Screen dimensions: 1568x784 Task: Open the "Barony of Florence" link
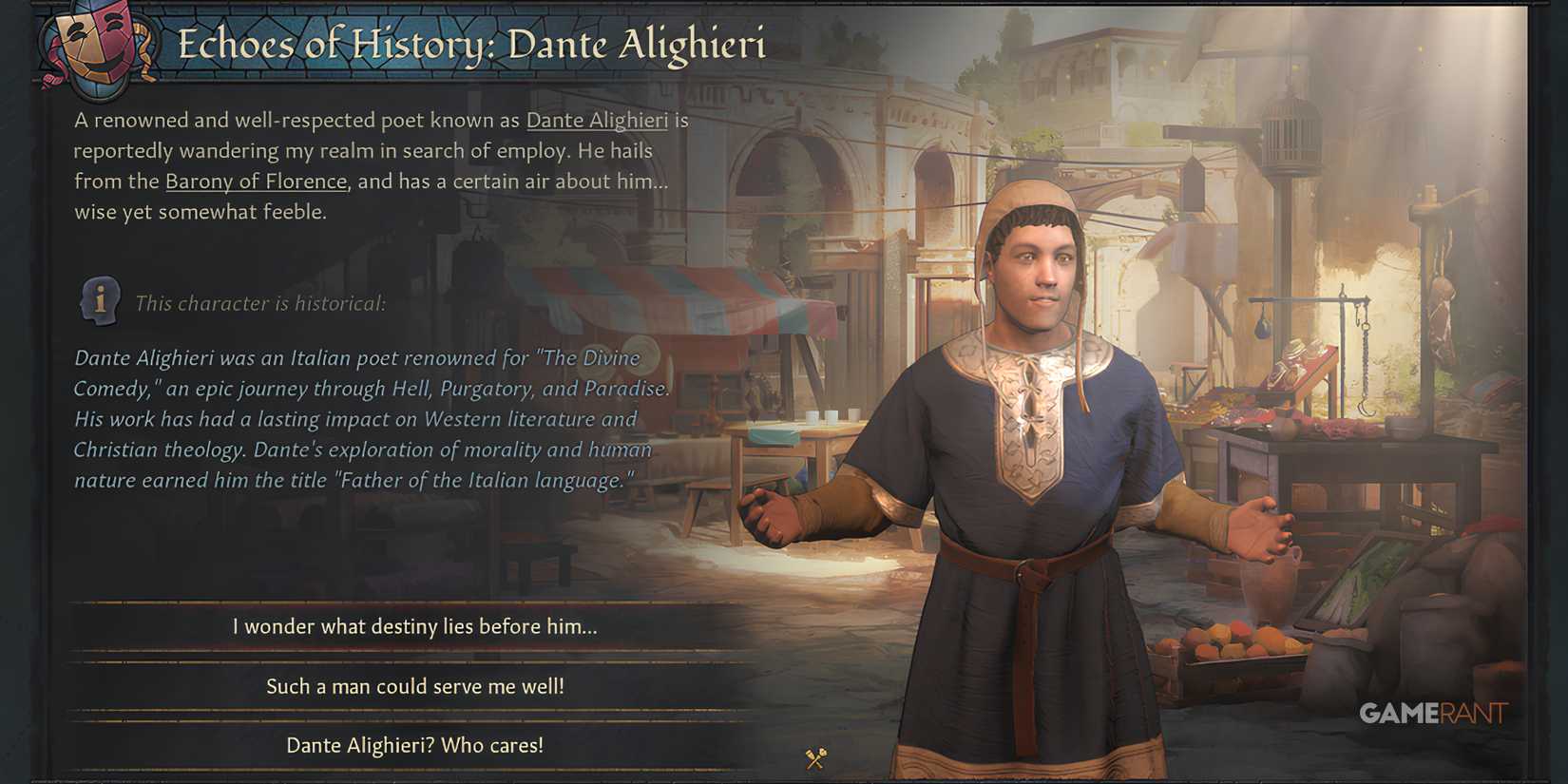point(255,181)
